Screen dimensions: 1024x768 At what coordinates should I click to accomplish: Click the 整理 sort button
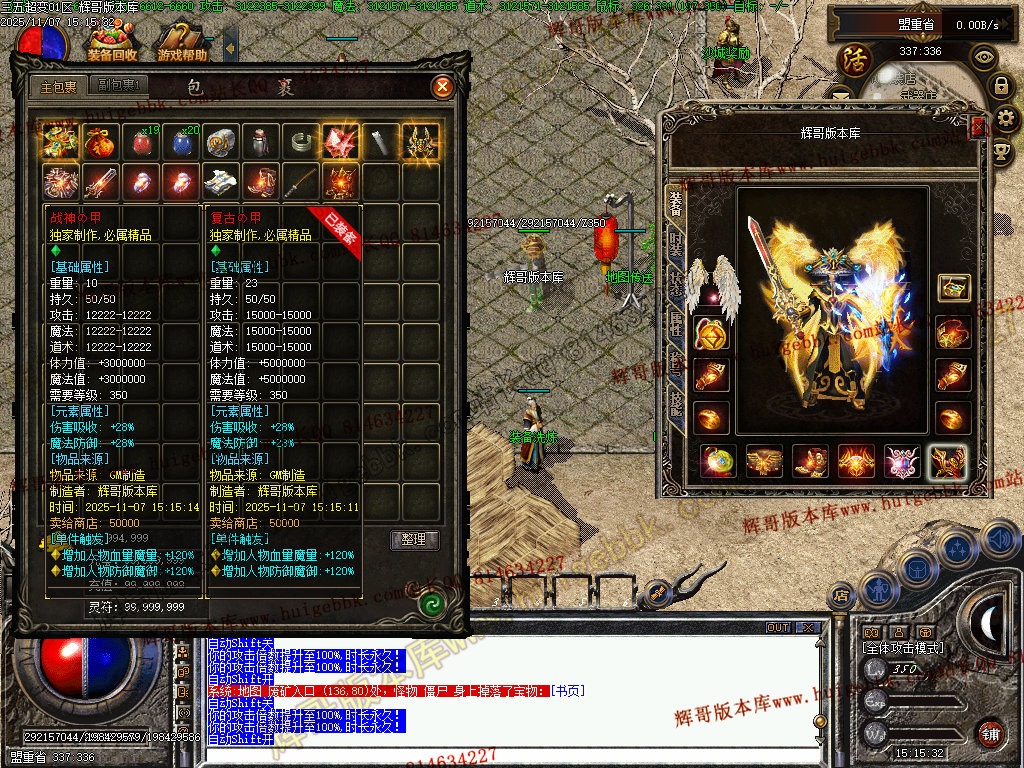coord(414,540)
